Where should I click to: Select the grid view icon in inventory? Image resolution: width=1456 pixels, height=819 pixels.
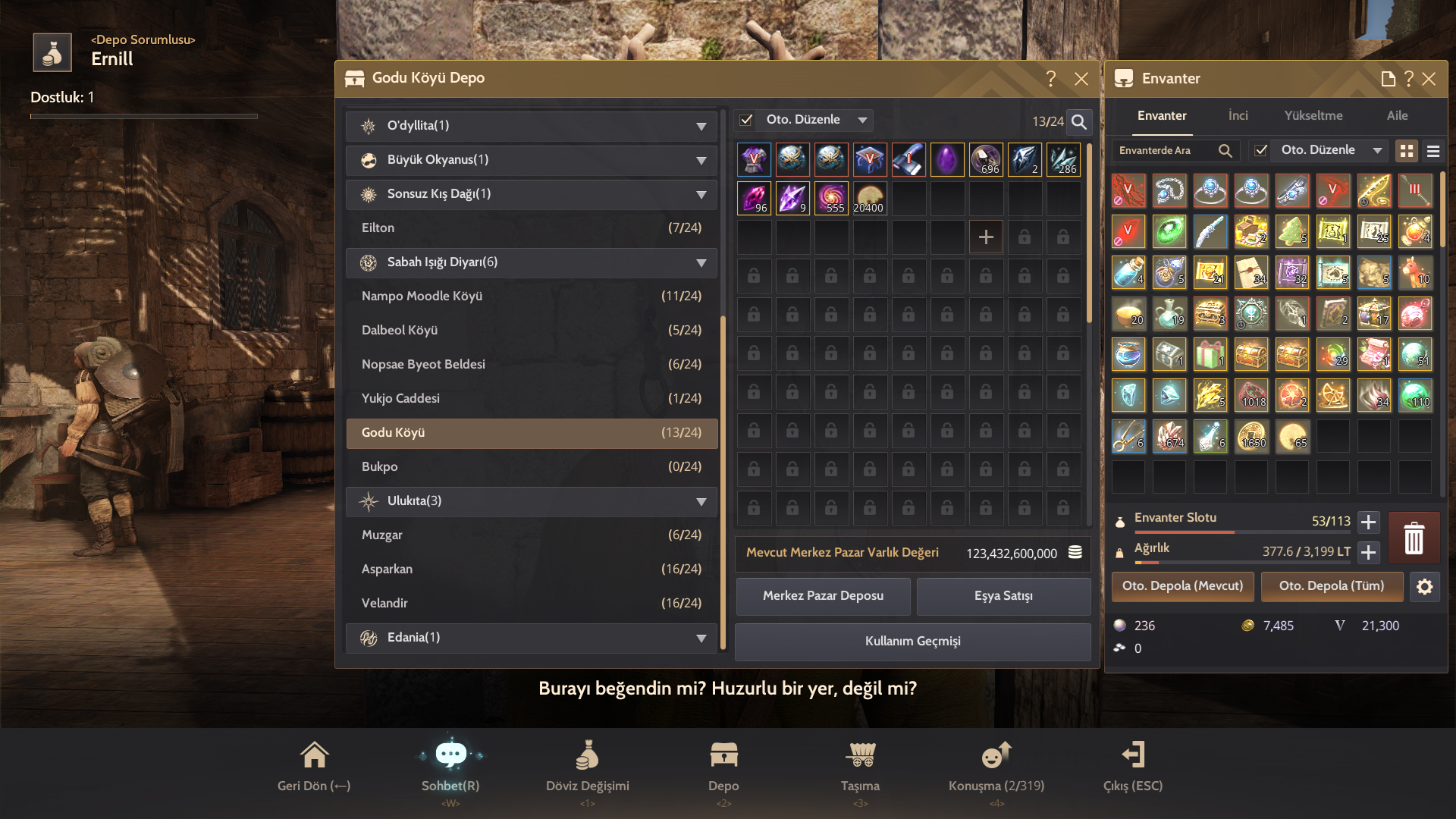click(1407, 150)
